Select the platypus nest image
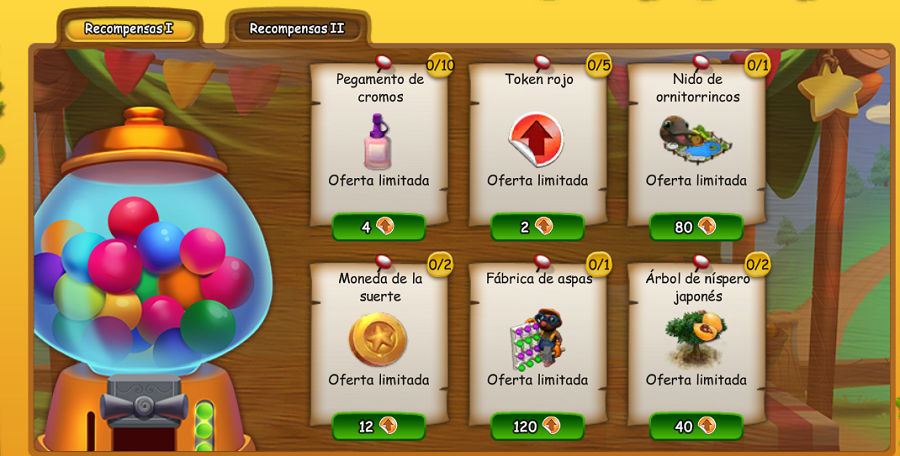 click(x=695, y=139)
